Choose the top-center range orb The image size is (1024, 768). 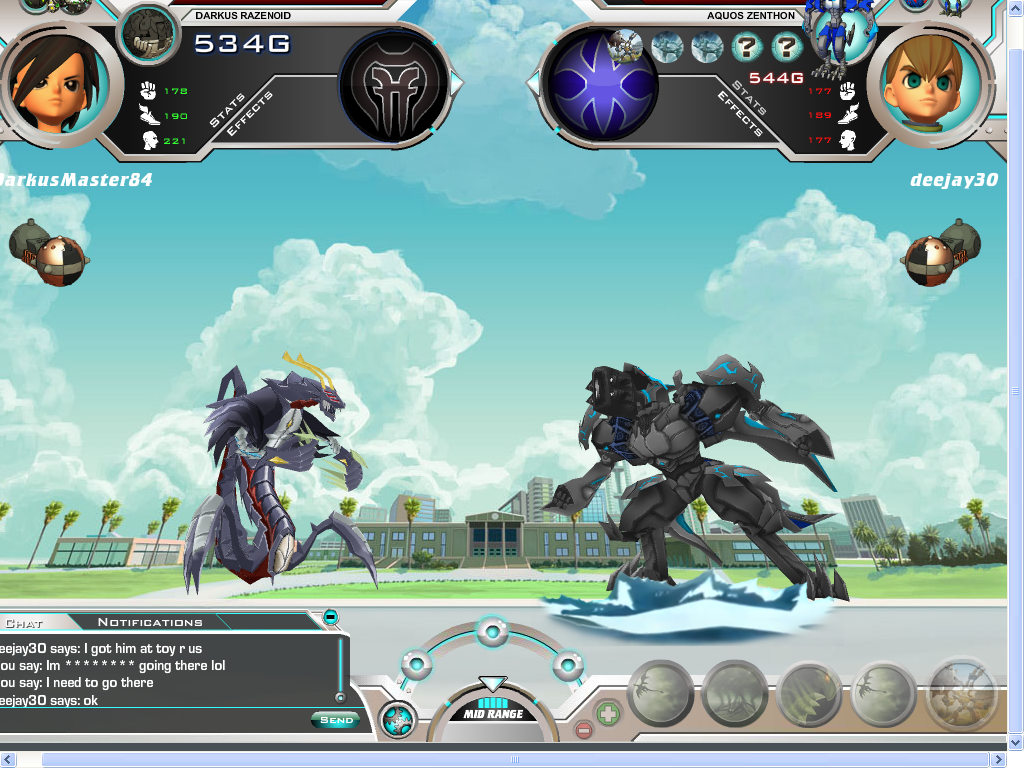491,630
